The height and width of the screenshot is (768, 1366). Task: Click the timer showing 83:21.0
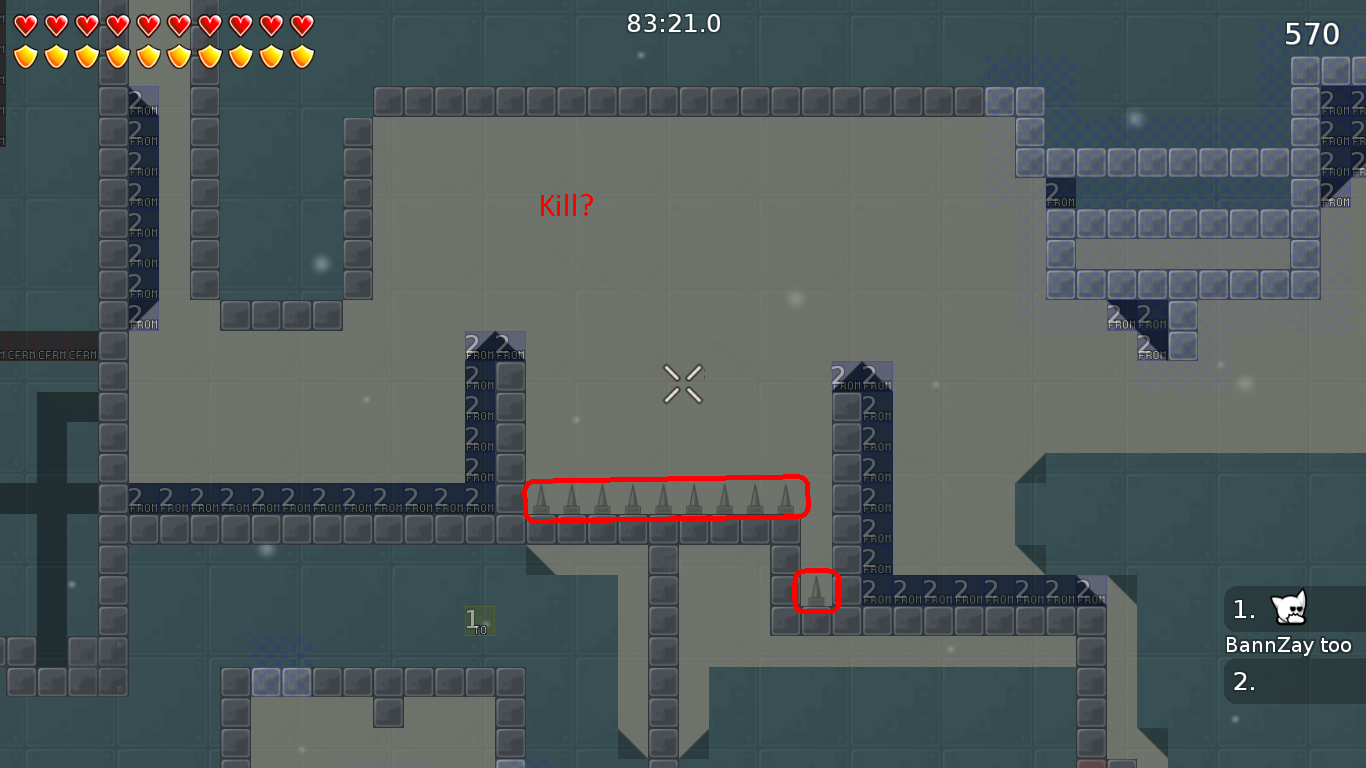pyautogui.click(x=674, y=24)
